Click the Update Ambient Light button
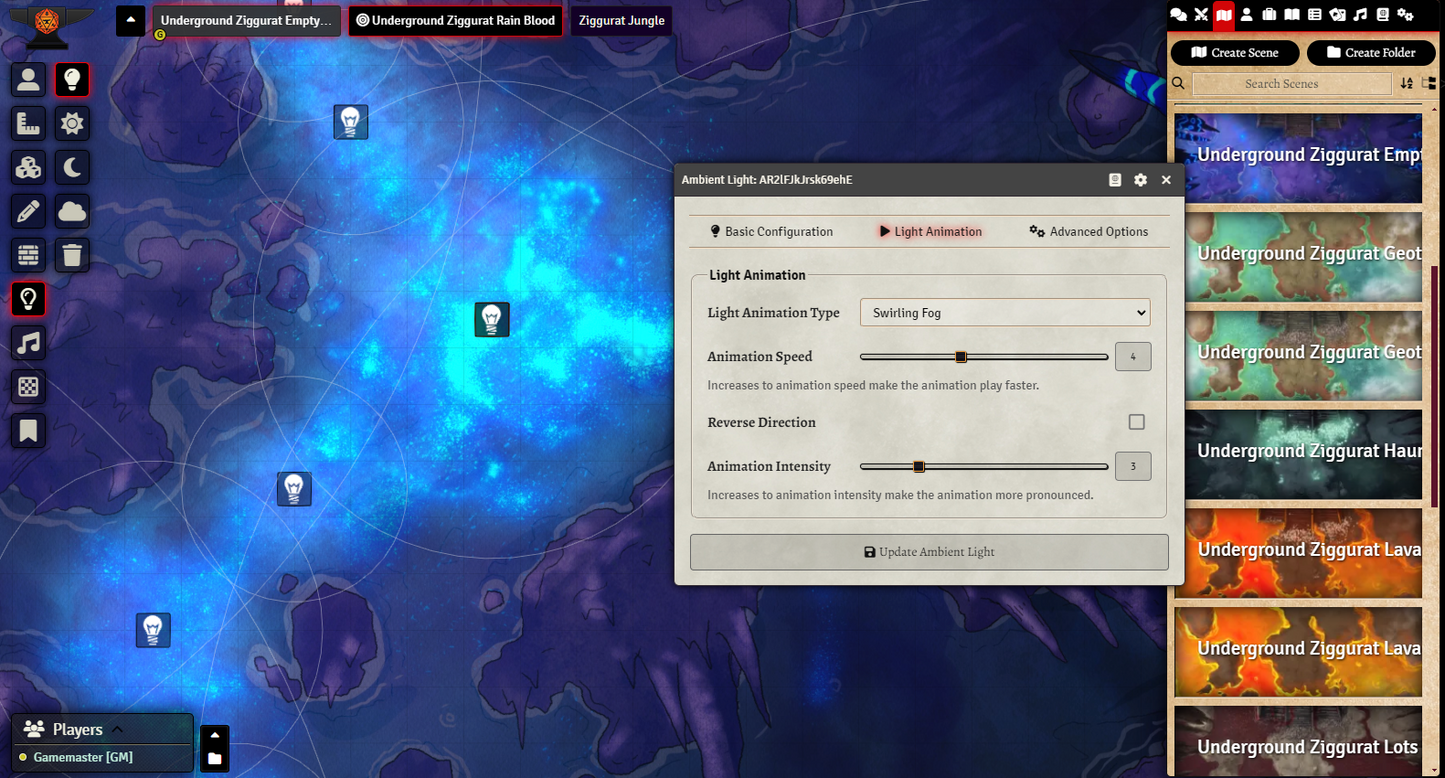This screenshot has width=1445, height=778. coord(929,552)
